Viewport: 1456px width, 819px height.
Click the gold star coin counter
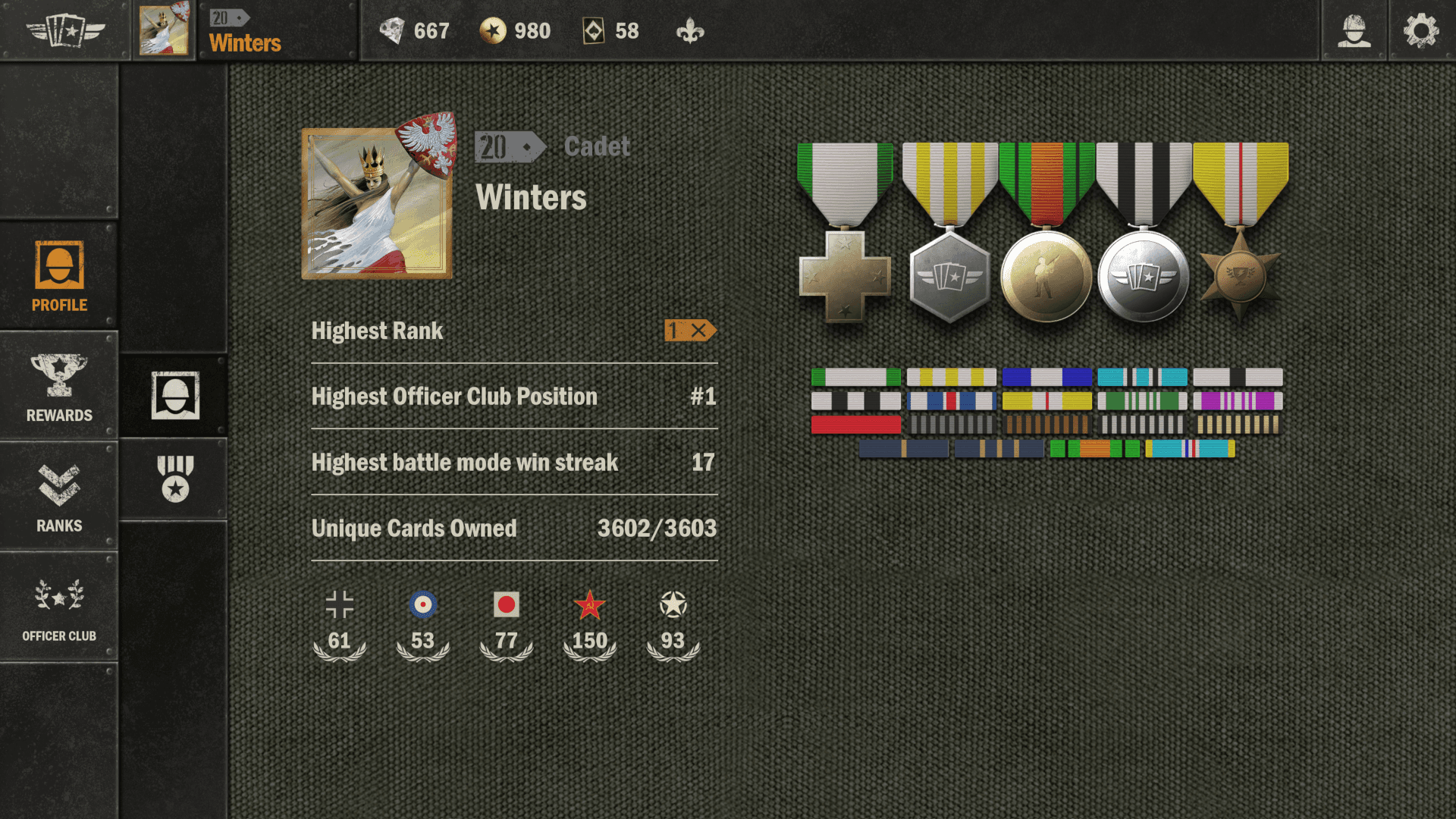516,31
